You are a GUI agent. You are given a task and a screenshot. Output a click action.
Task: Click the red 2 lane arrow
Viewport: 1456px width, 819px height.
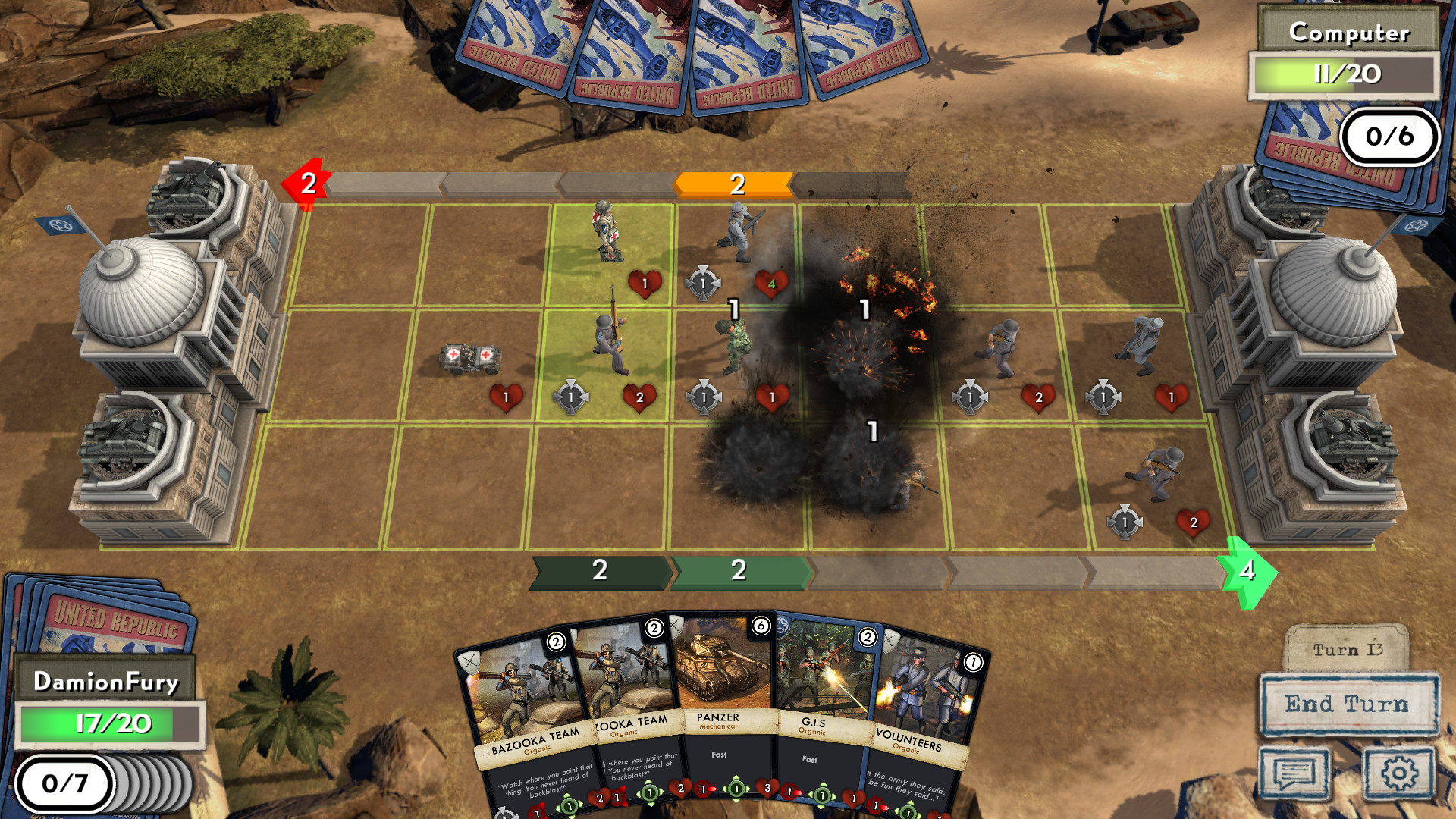307,182
